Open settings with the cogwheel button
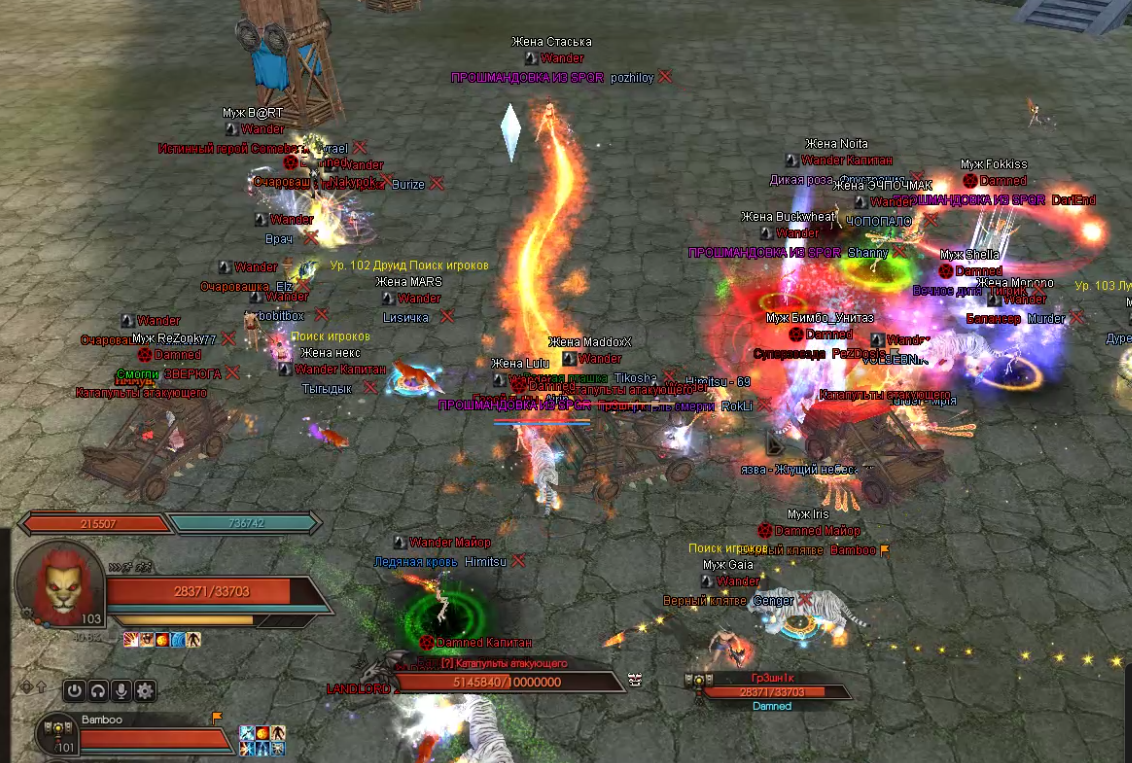This screenshot has height=763, width=1132. [x=146, y=690]
